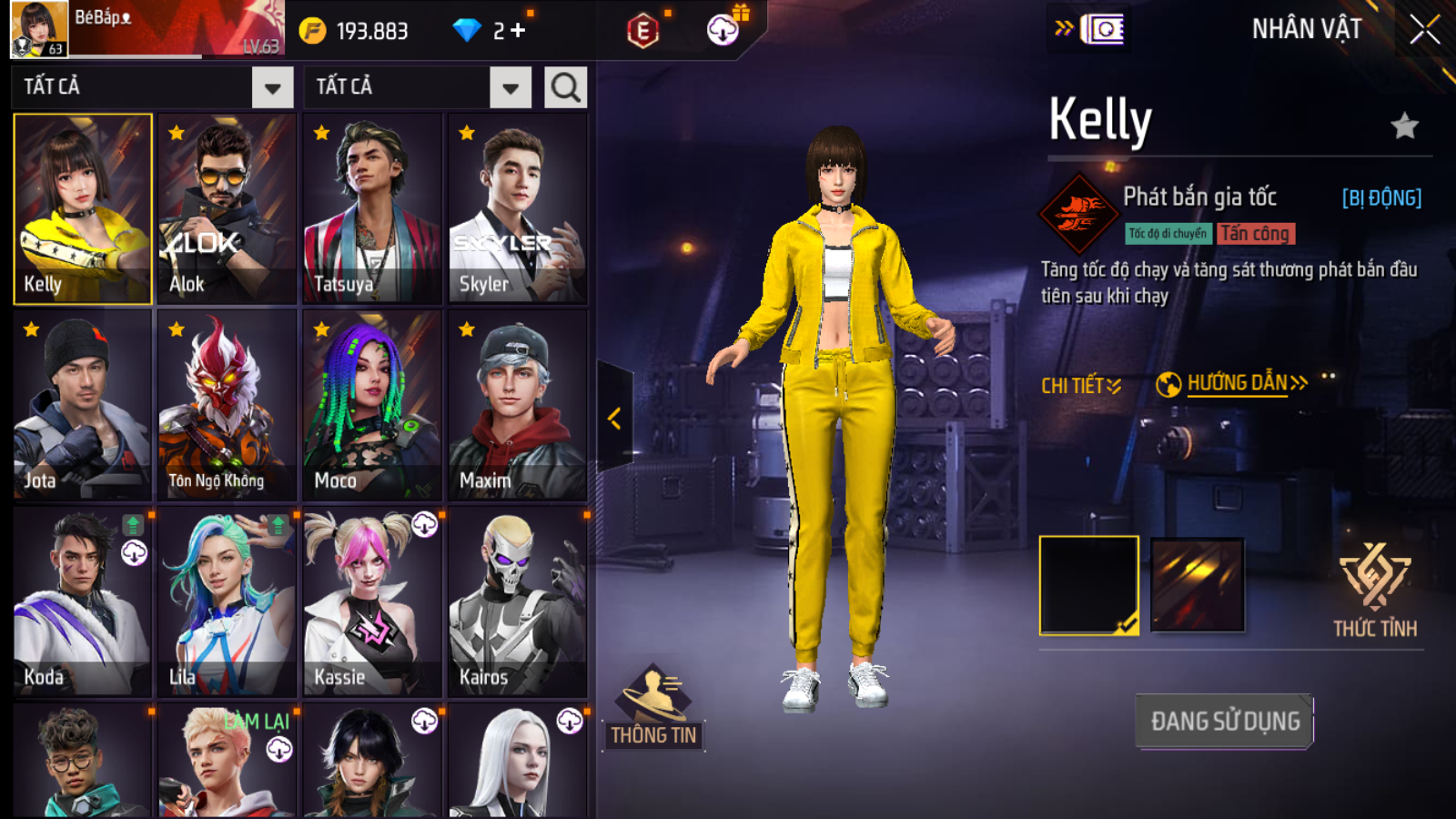The height and width of the screenshot is (819, 1456).
Task: Open the first TẤT CẢ filter dropdown
Action: pyautogui.click(x=272, y=87)
